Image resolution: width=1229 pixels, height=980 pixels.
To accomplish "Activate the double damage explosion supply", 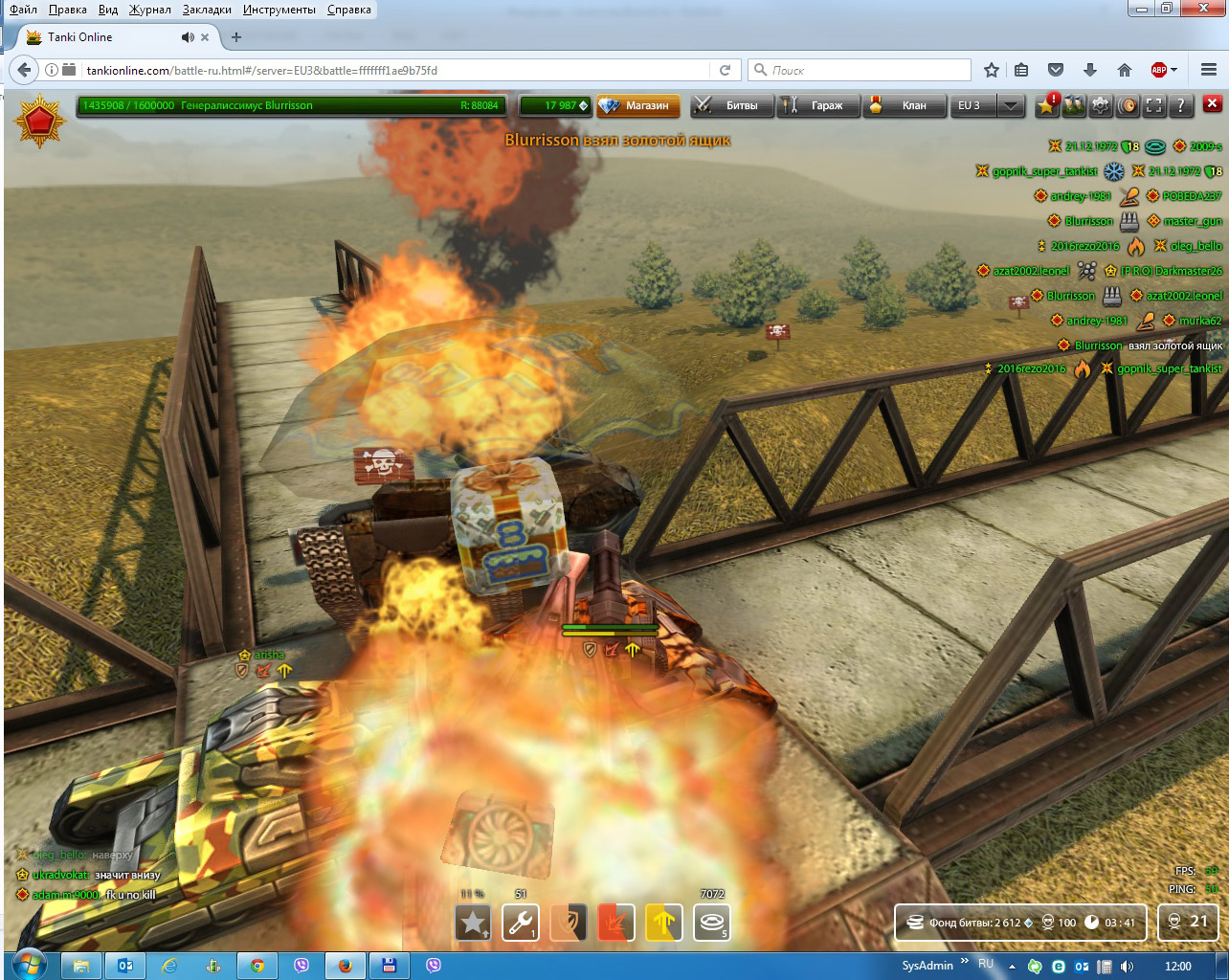I will [616, 923].
